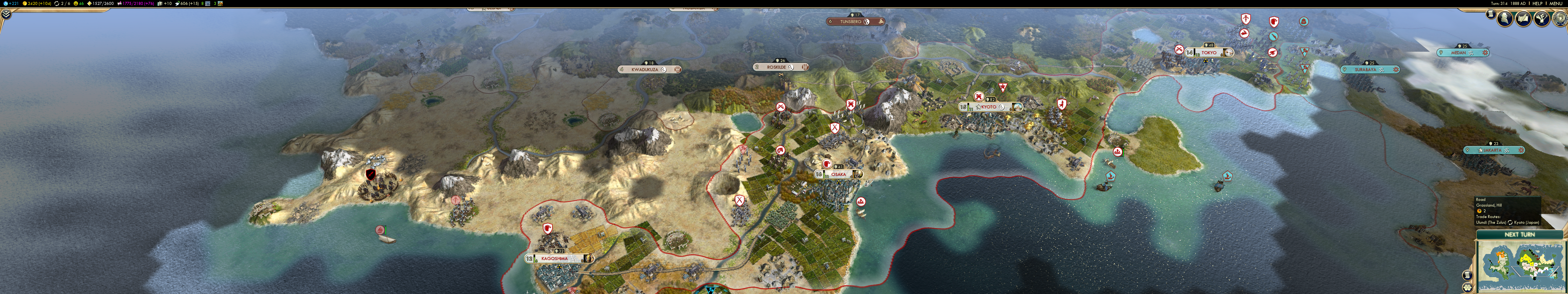The height and width of the screenshot is (294, 1568).
Task: Select the Kyoto city banner
Action: (989, 106)
